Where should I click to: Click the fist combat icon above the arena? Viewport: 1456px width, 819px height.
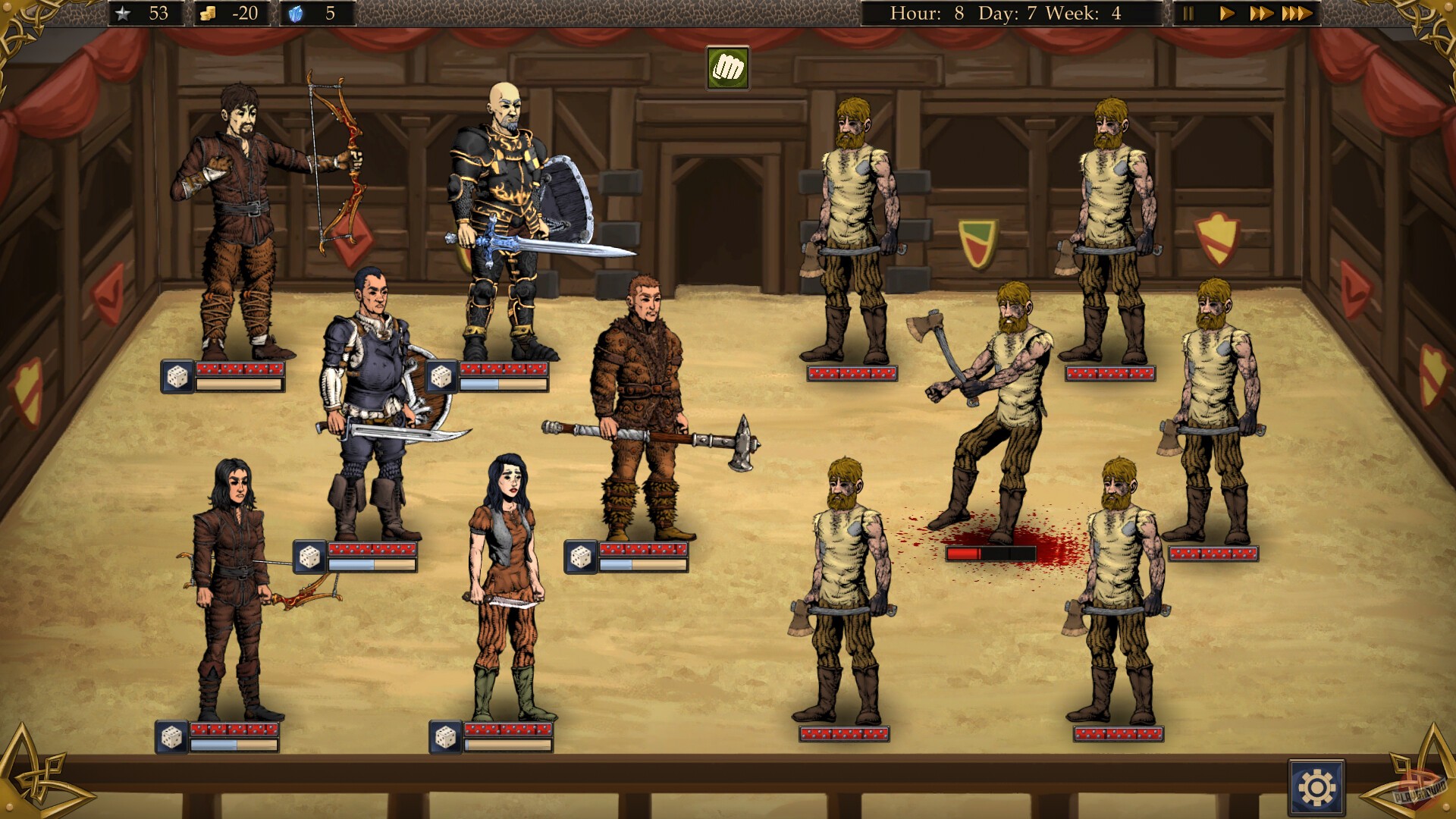[x=726, y=67]
